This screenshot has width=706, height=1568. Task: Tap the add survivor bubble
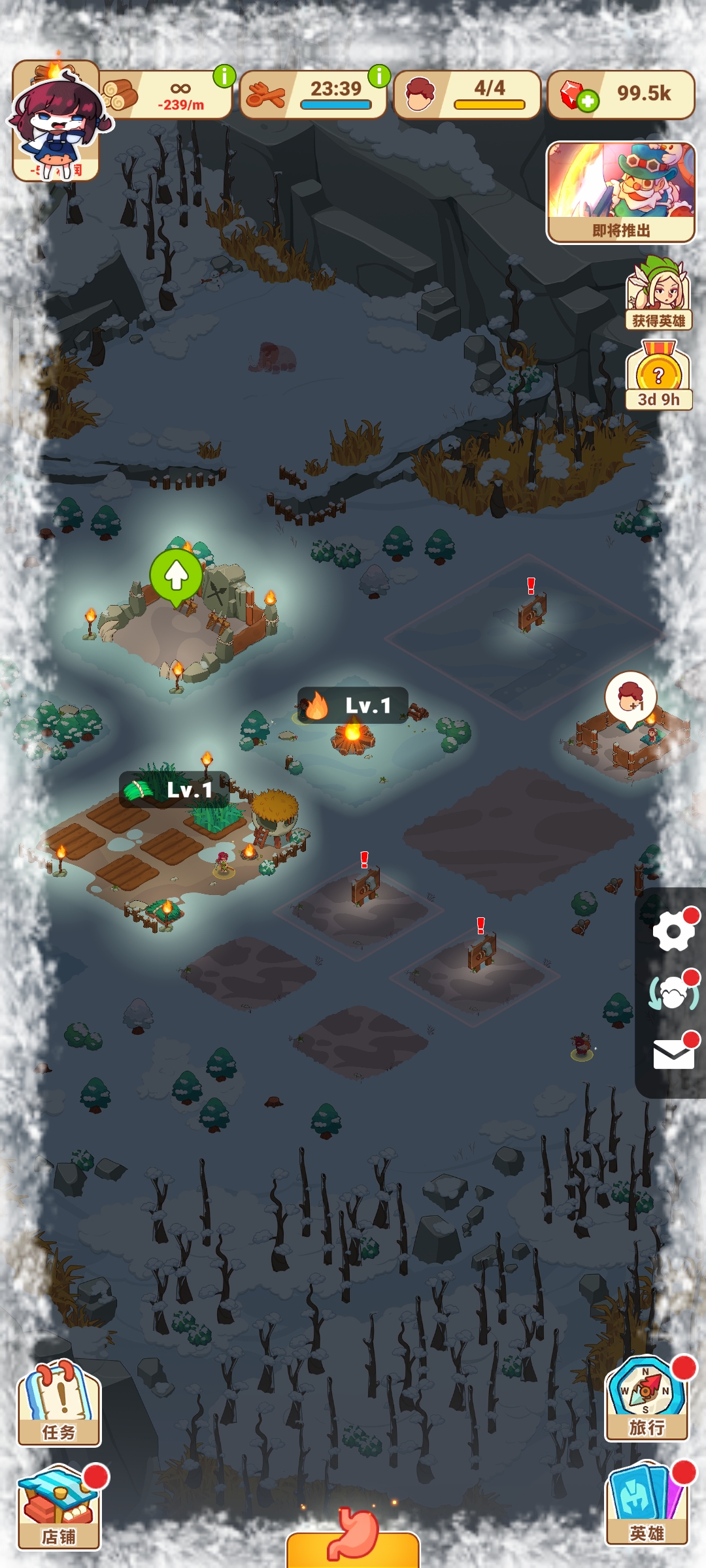631,698
